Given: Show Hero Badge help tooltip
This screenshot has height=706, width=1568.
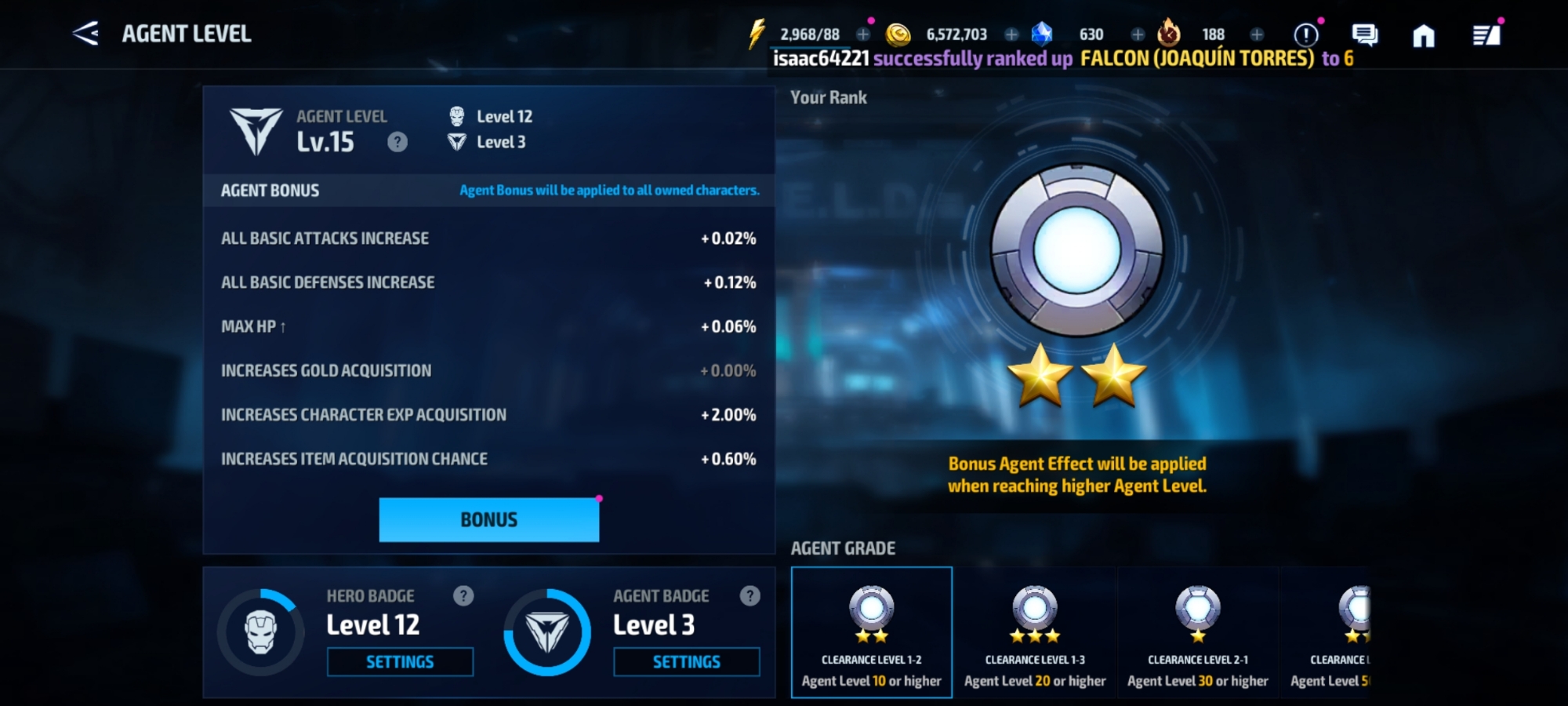Looking at the screenshot, I should point(463,596).
